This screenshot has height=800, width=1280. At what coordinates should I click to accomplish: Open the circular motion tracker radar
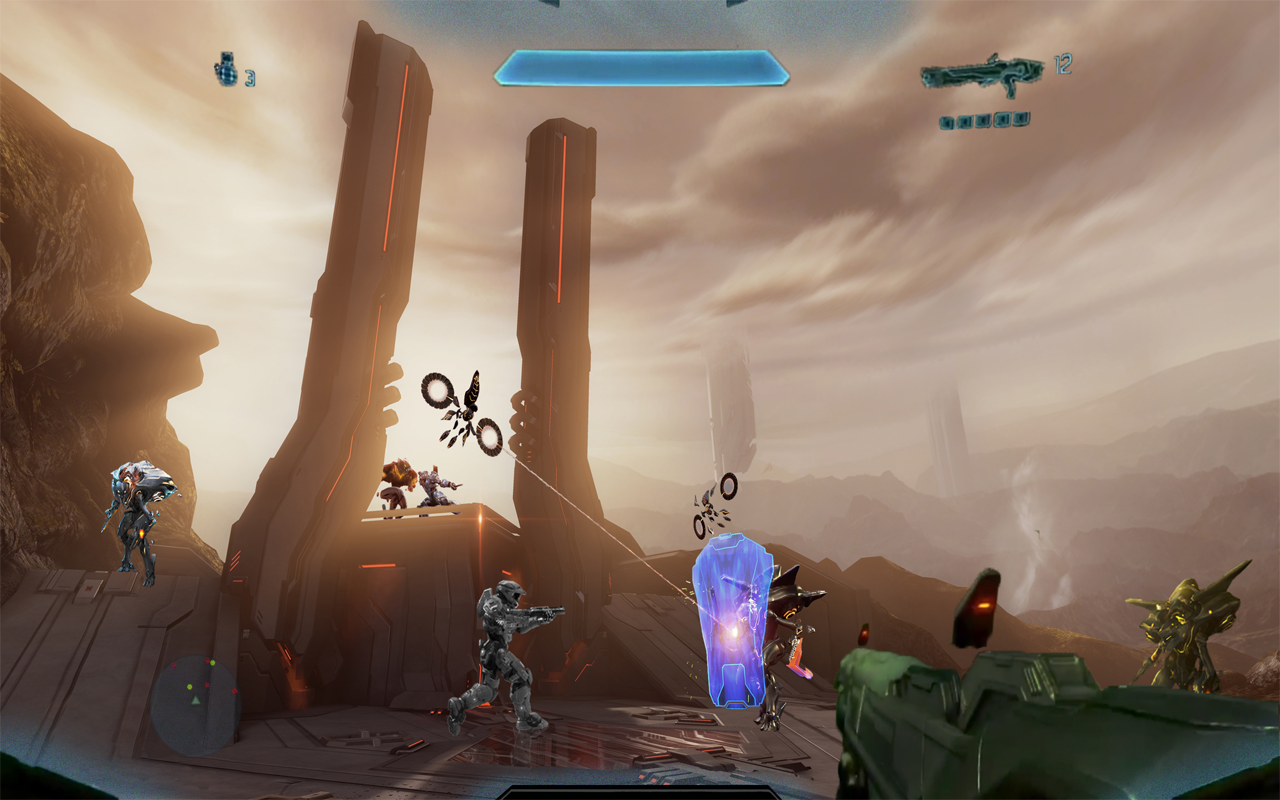(x=195, y=704)
